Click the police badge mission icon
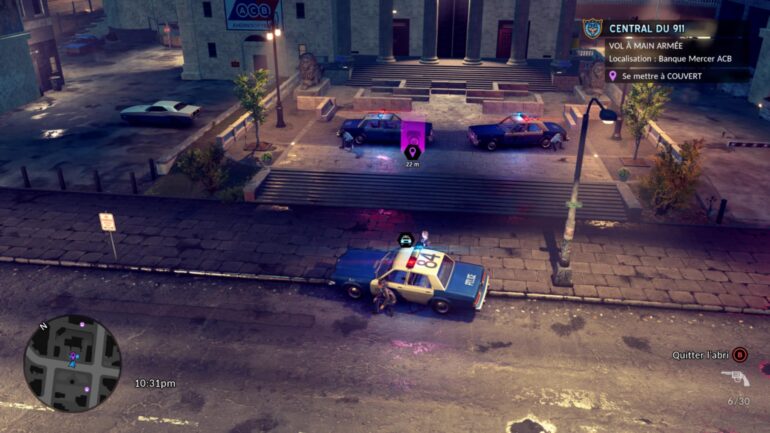This screenshot has width=770, height=433. [x=592, y=29]
